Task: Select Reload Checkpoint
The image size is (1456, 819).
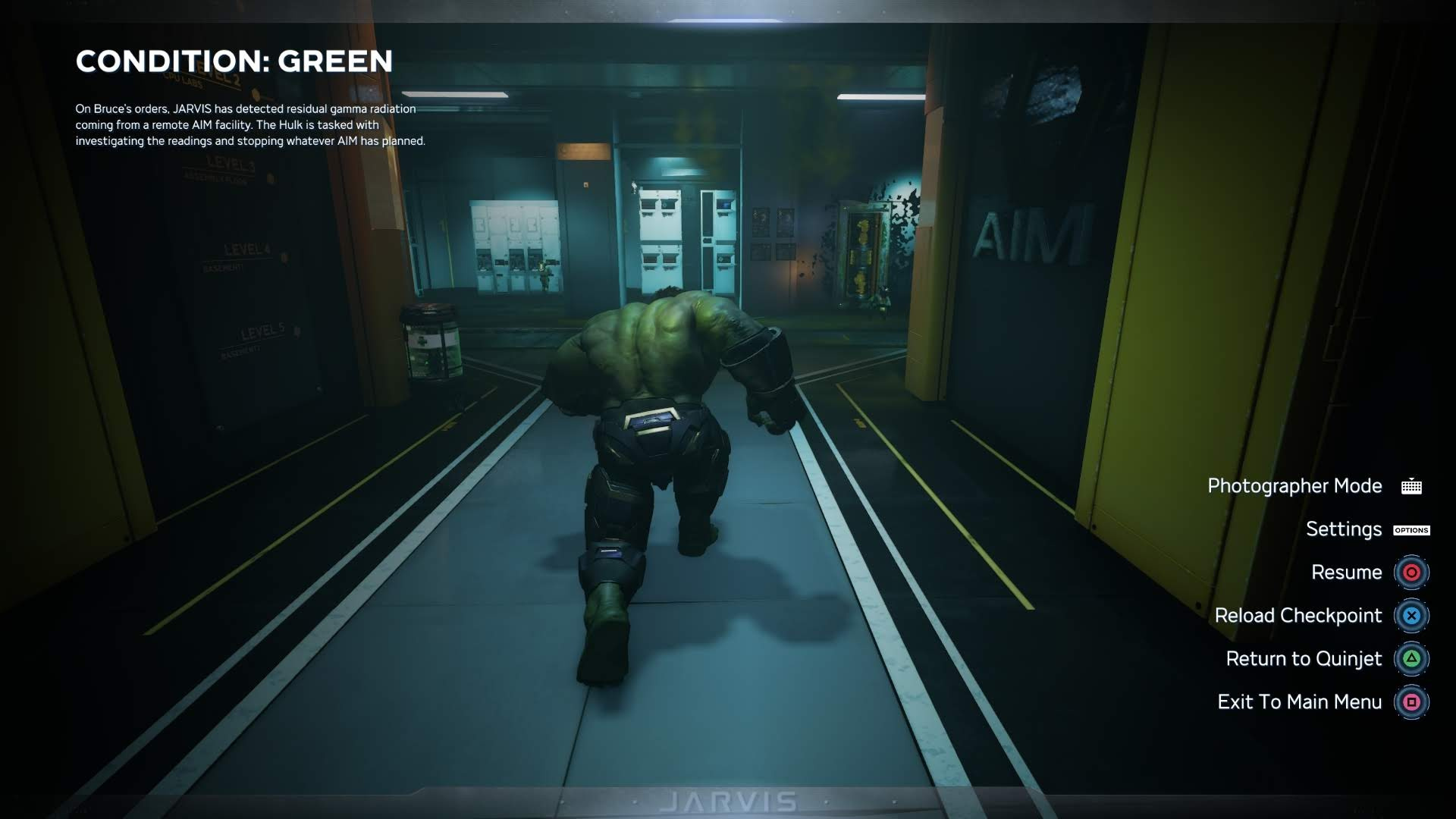Action: 1298,616
